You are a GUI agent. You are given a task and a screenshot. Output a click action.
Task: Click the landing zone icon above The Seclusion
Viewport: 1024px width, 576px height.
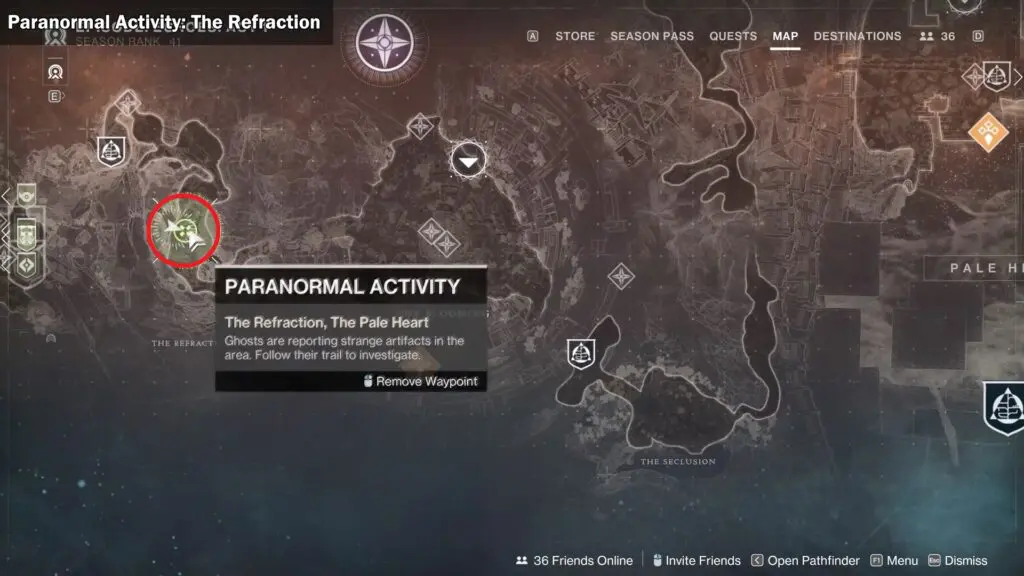click(581, 352)
